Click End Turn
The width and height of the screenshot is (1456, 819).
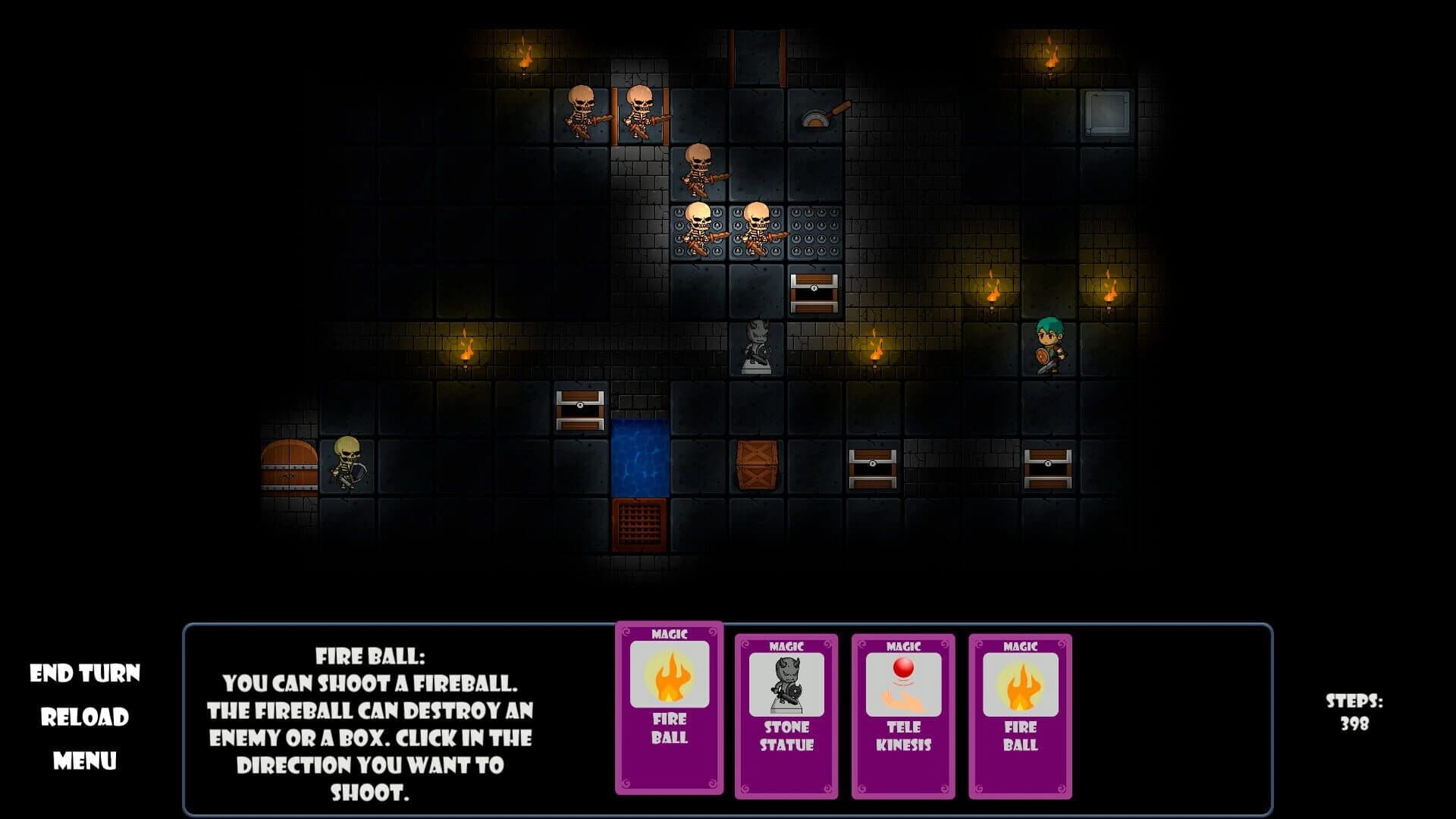pos(86,671)
